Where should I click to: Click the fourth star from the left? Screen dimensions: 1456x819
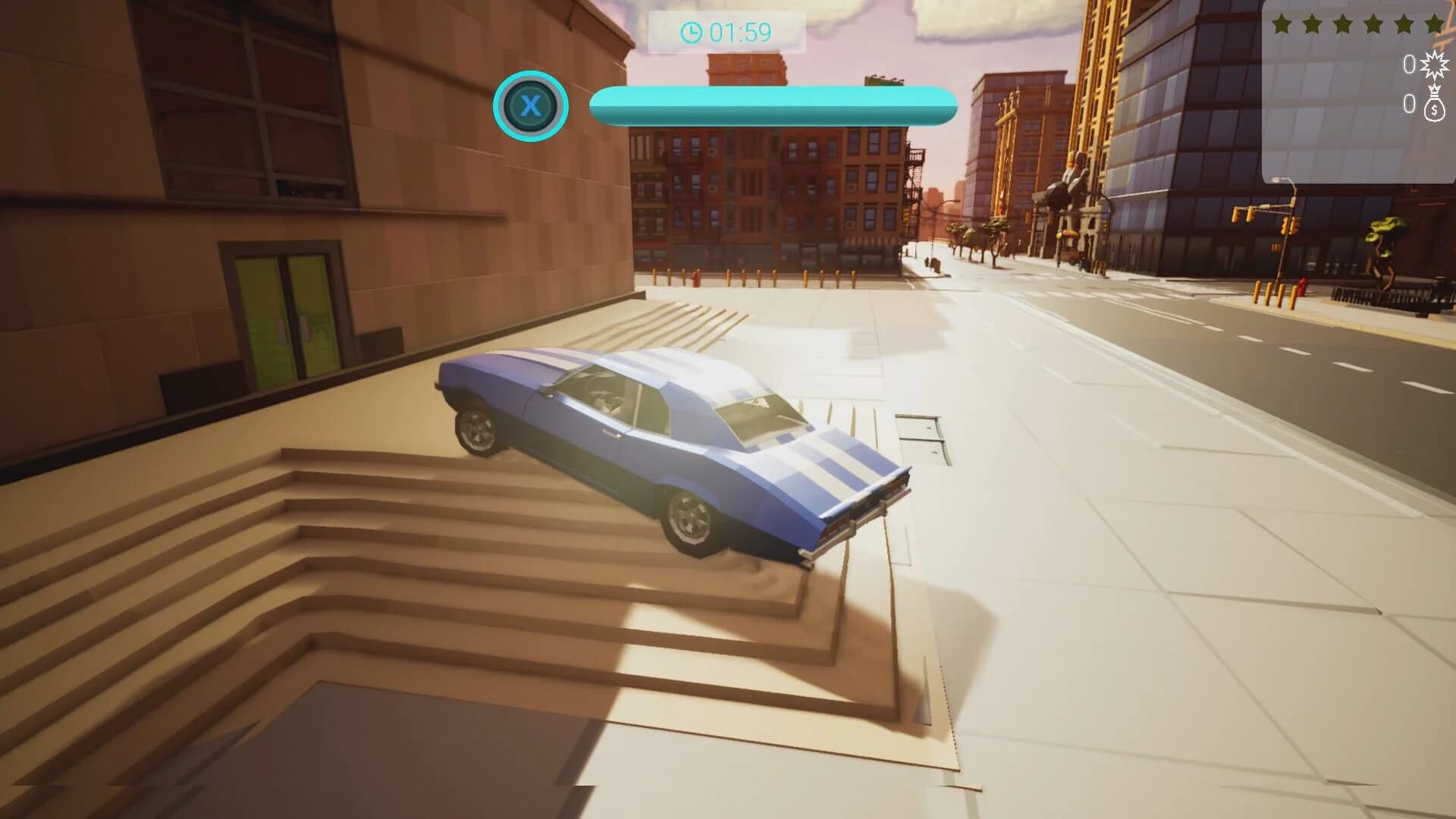[1373, 24]
